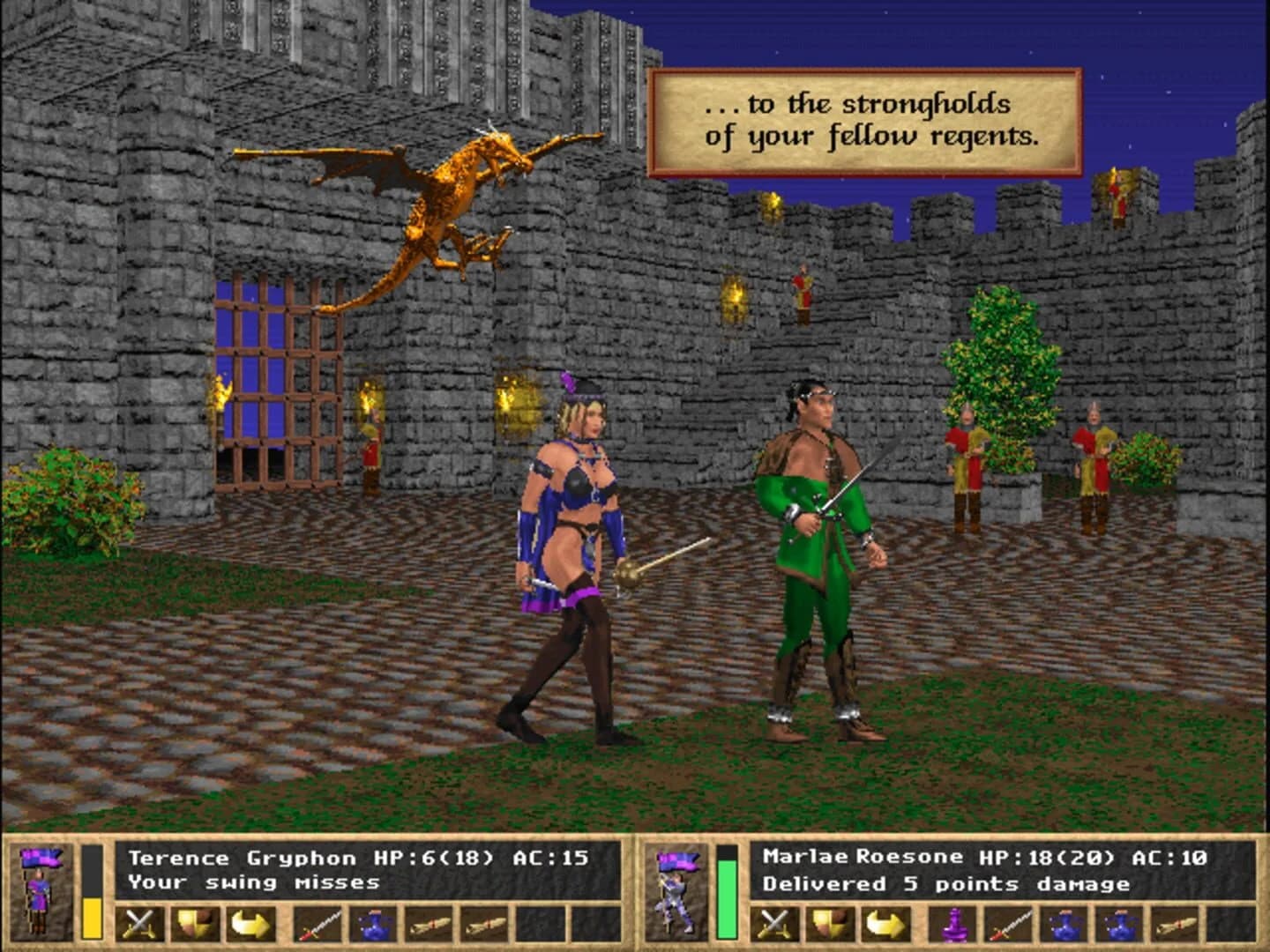Click Marlae's yellow turn-around arrow icon

[x=885, y=922]
